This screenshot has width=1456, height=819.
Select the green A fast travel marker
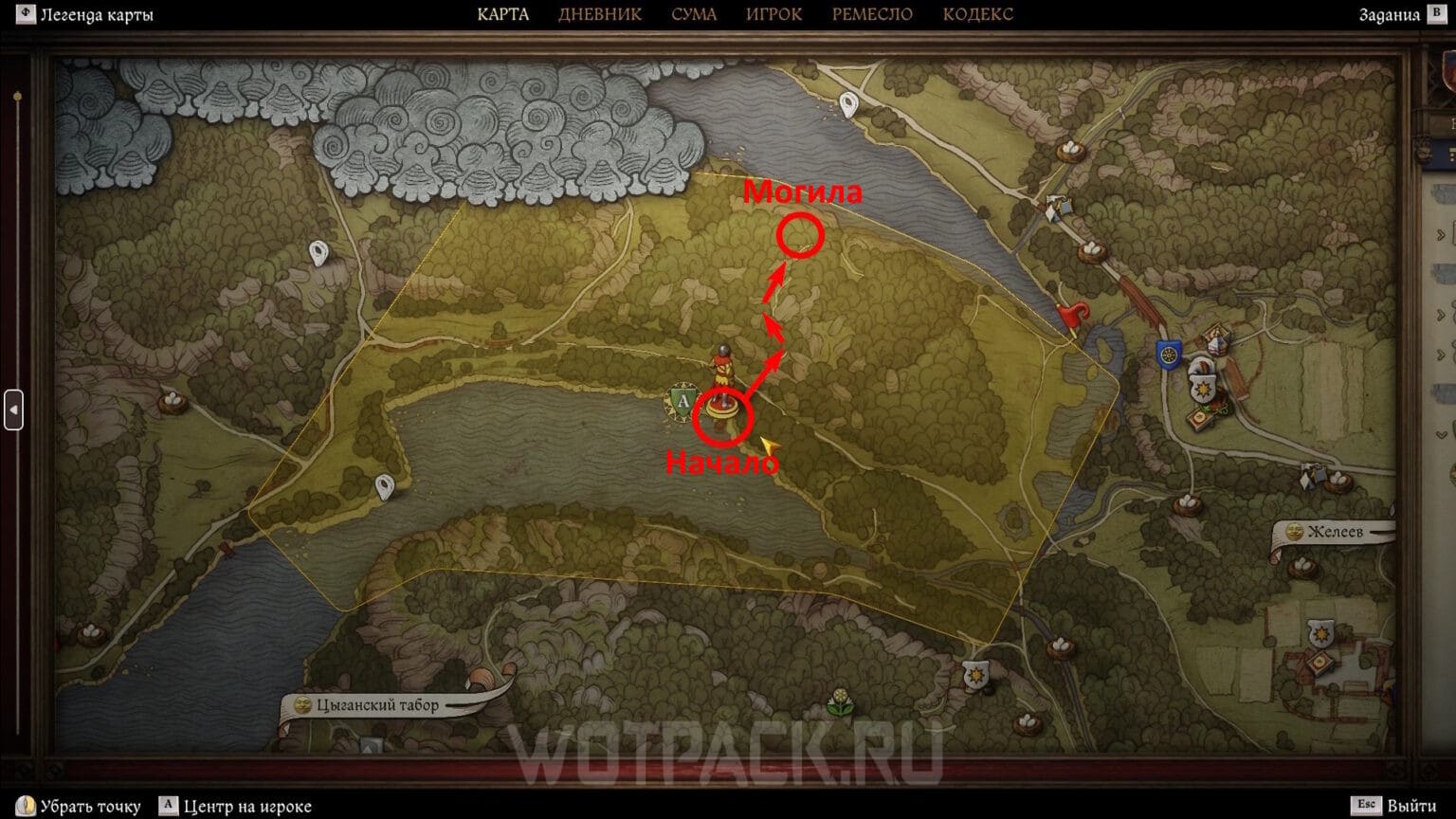[x=682, y=400]
